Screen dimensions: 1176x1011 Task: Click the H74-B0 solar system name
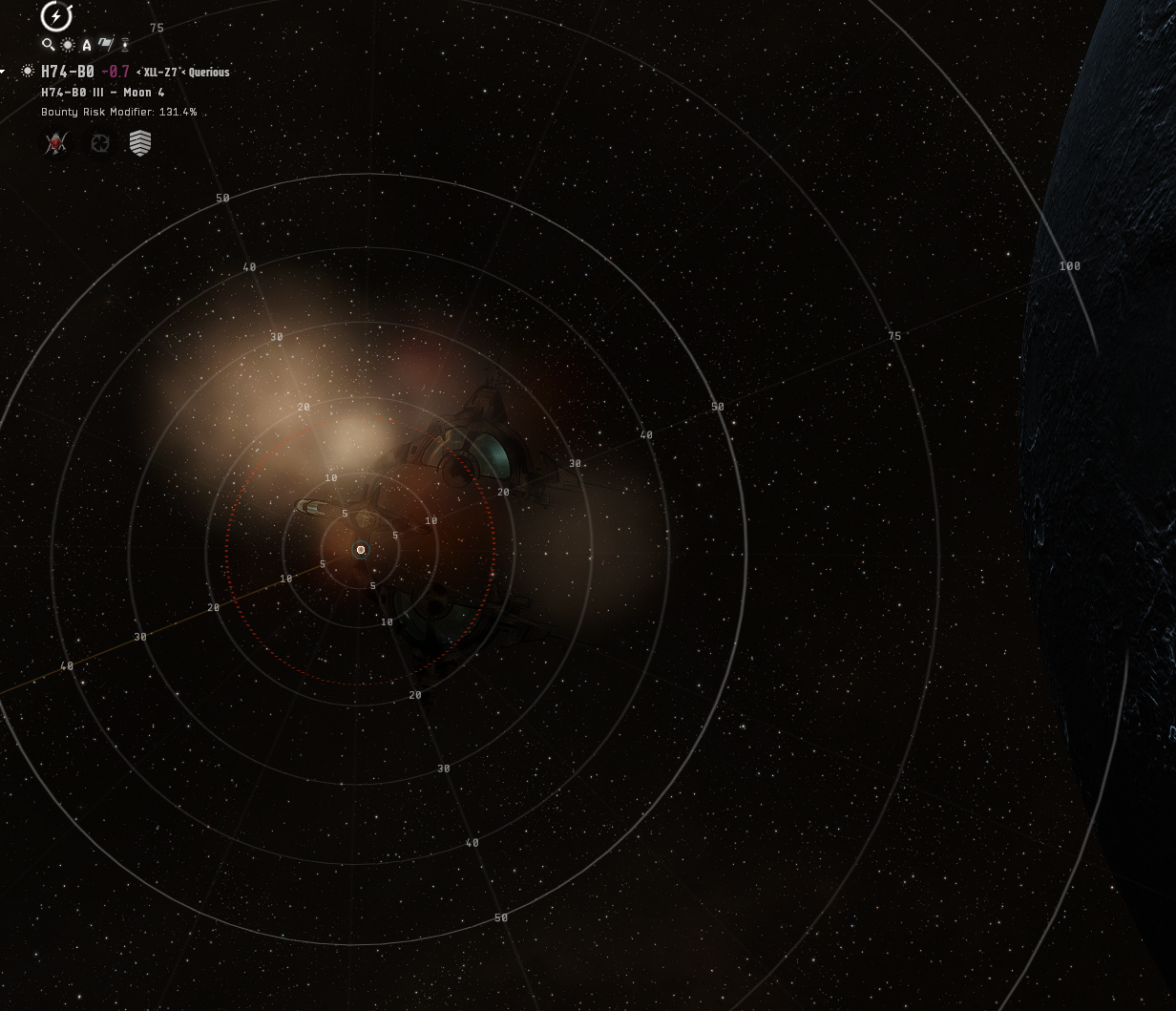pyautogui.click(x=67, y=72)
